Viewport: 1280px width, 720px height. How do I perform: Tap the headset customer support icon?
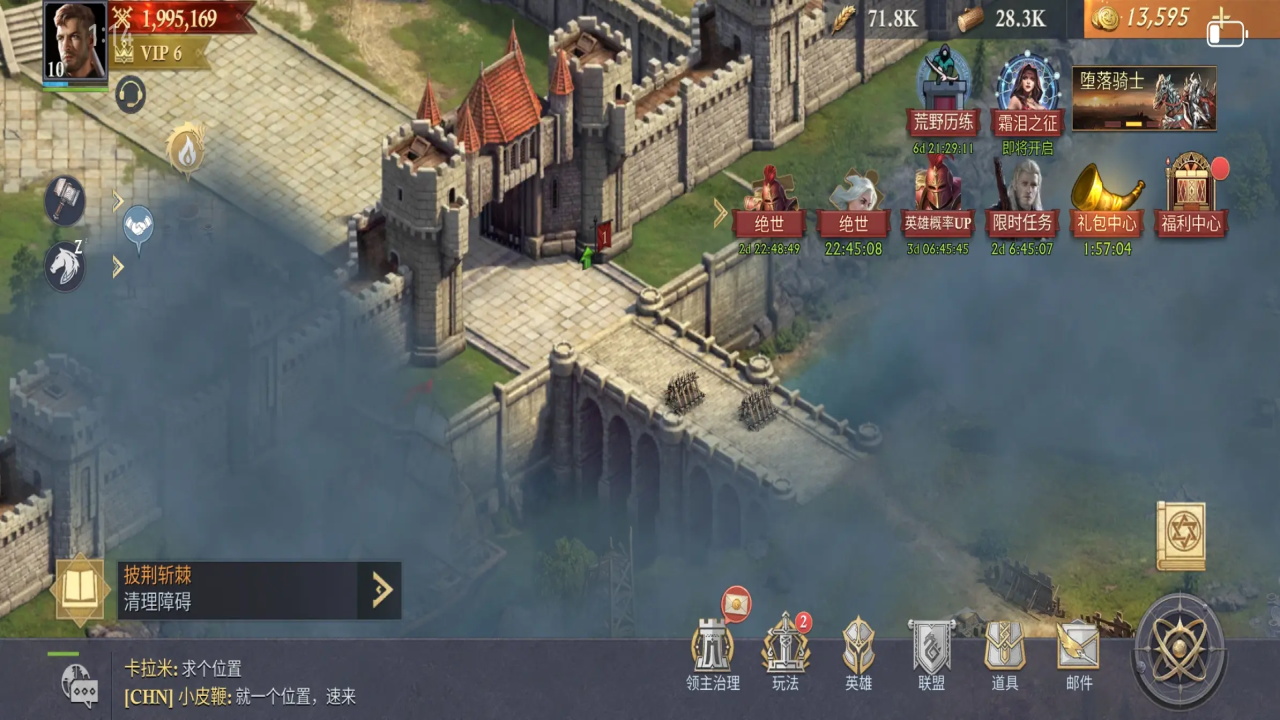click(131, 95)
